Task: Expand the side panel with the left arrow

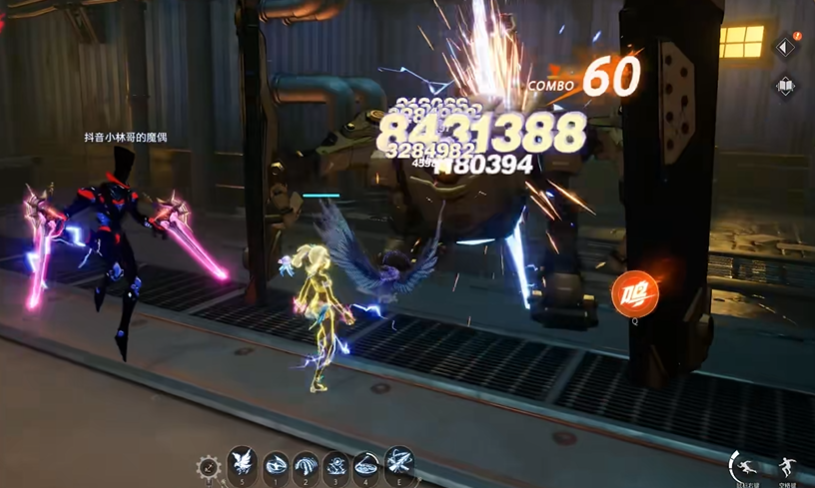Action: (785, 47)
